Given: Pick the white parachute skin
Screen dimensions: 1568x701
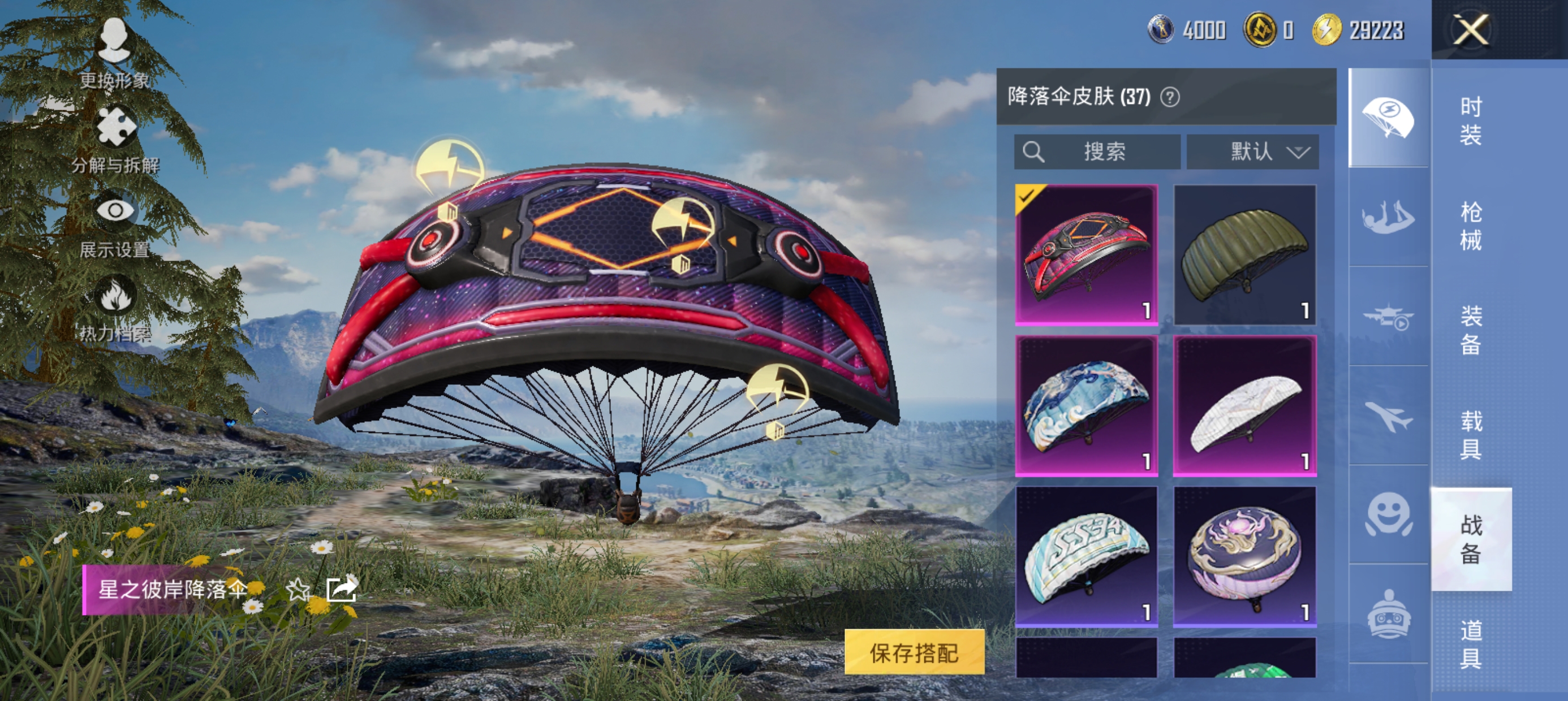Looking at the screenshot, I should click(x=1245, y=405).
